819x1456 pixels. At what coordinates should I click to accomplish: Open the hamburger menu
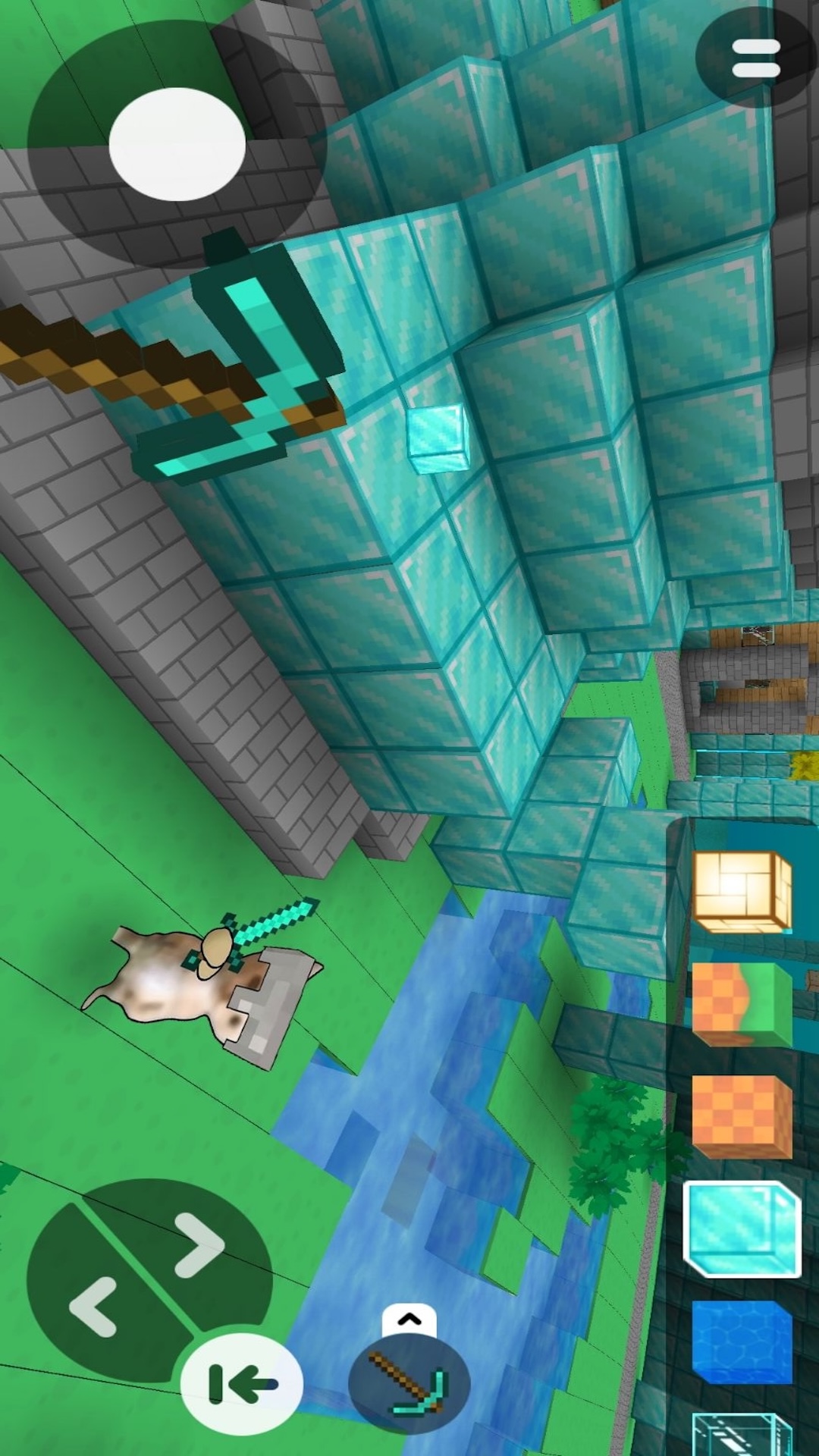pos(755,58)
